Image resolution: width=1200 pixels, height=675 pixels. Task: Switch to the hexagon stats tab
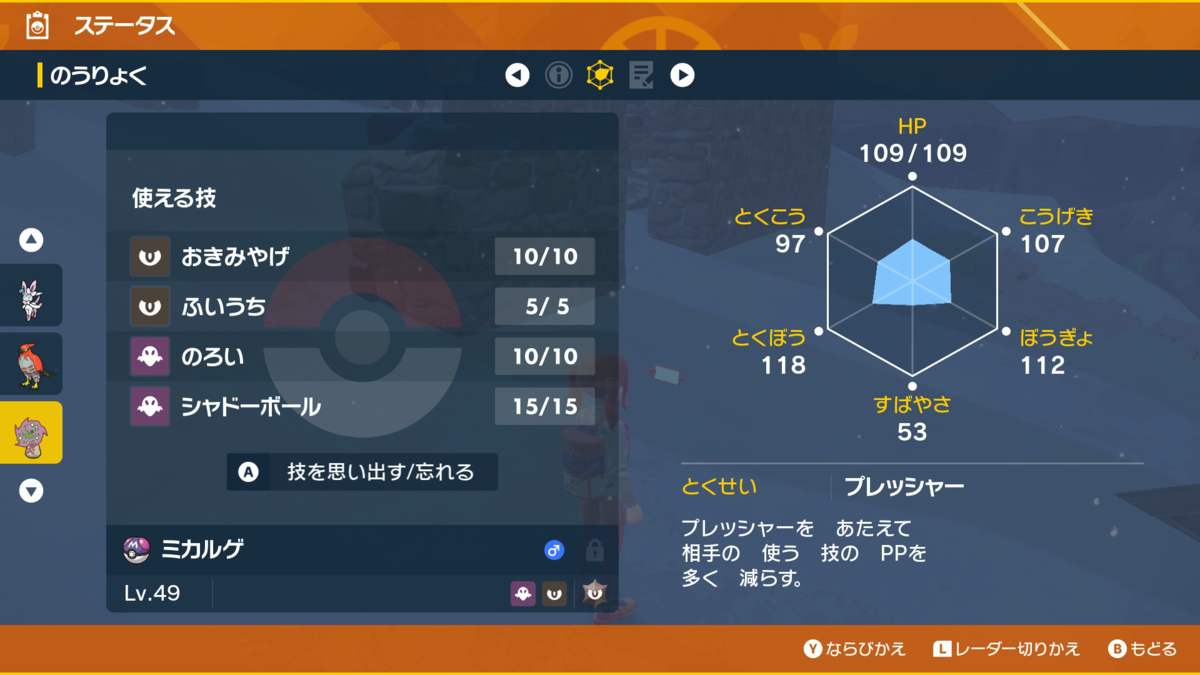coord(600,75)
